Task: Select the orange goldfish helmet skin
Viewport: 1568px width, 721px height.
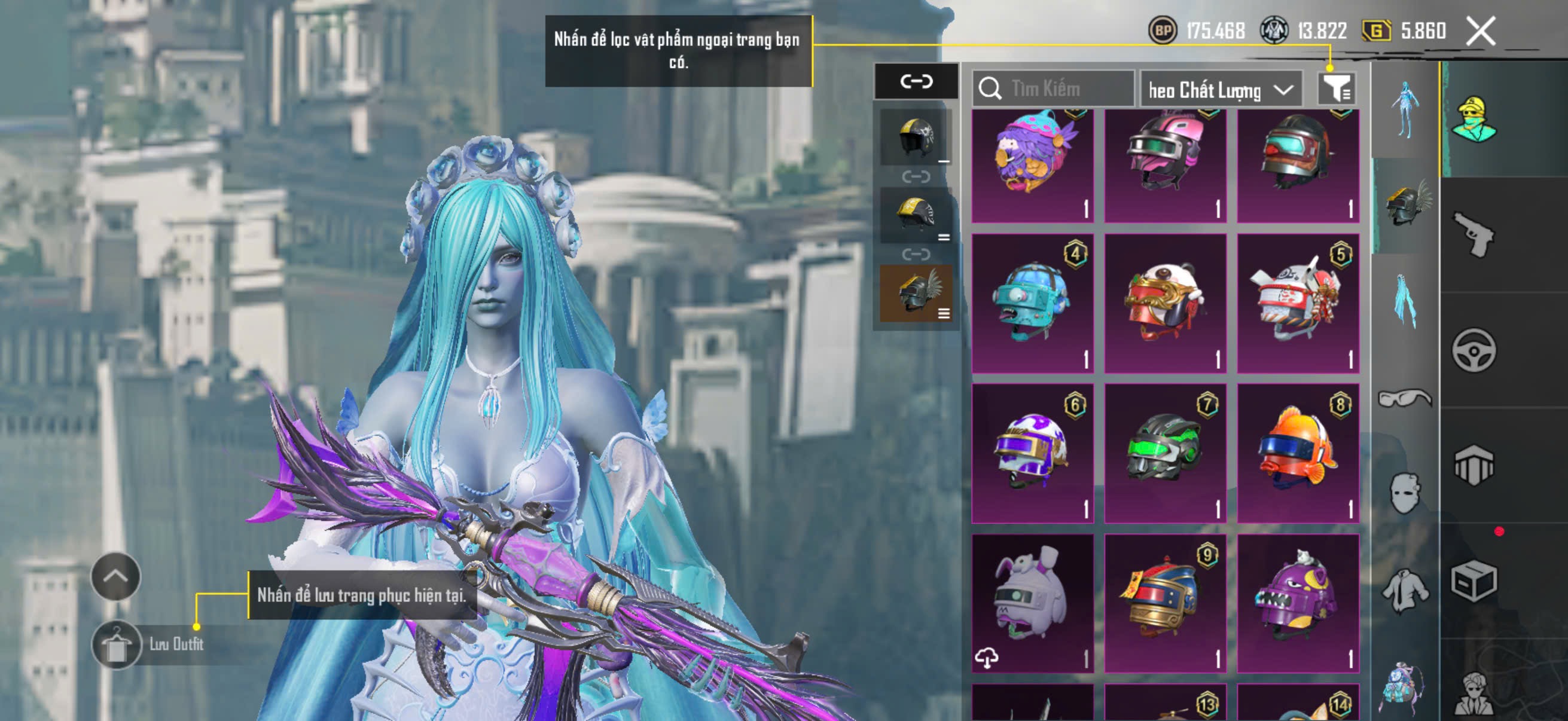Action: [1298, 453]
